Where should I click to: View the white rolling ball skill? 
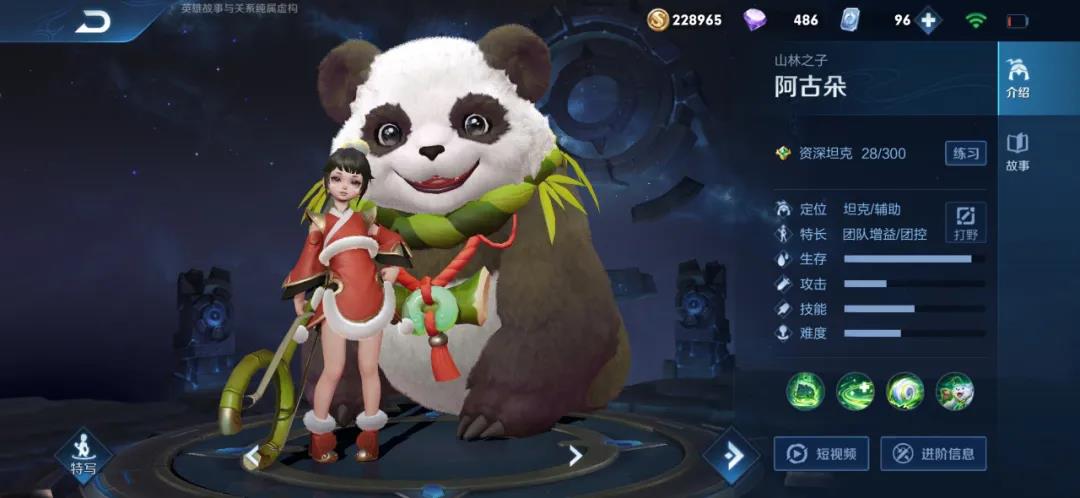[x=905, y=391]
